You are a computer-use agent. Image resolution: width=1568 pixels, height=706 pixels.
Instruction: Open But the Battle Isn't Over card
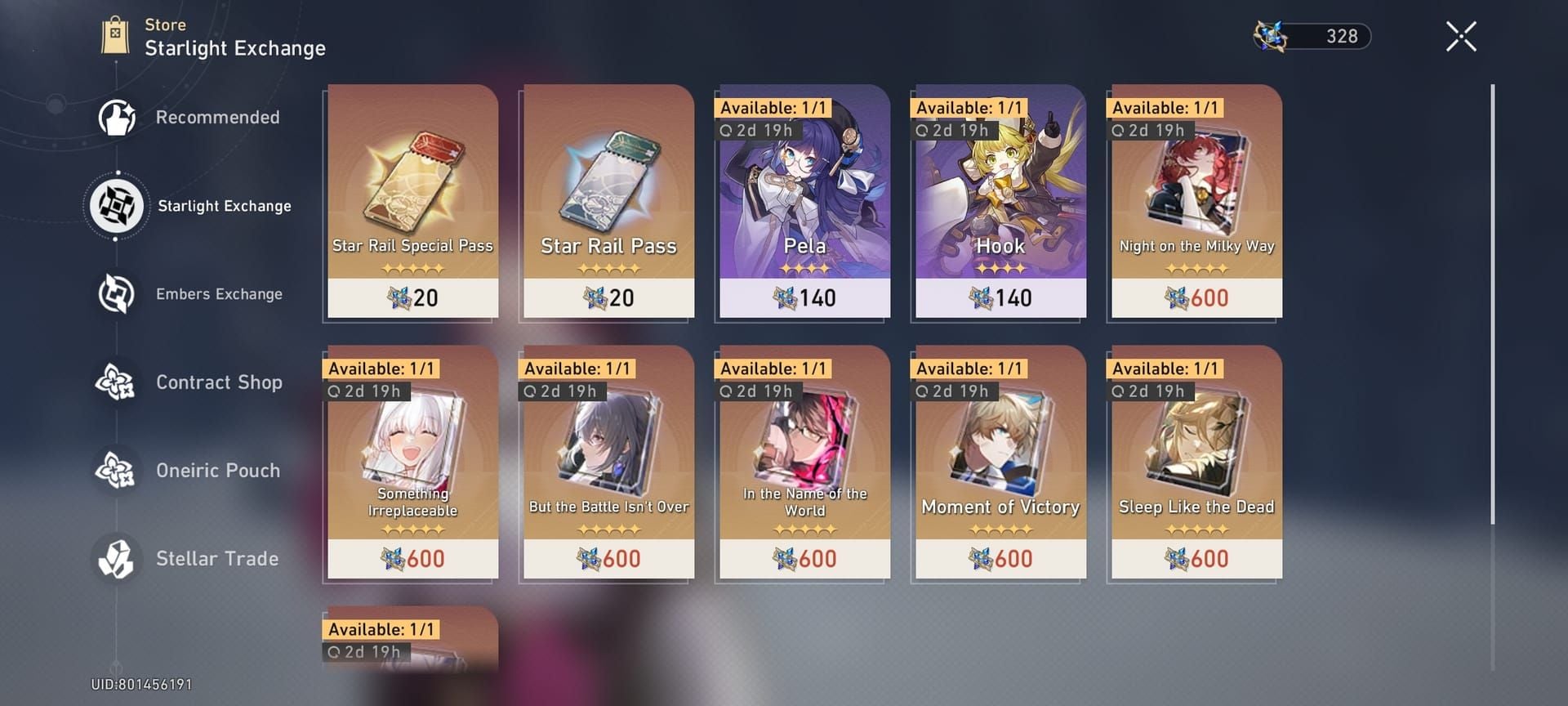point(608,463)
